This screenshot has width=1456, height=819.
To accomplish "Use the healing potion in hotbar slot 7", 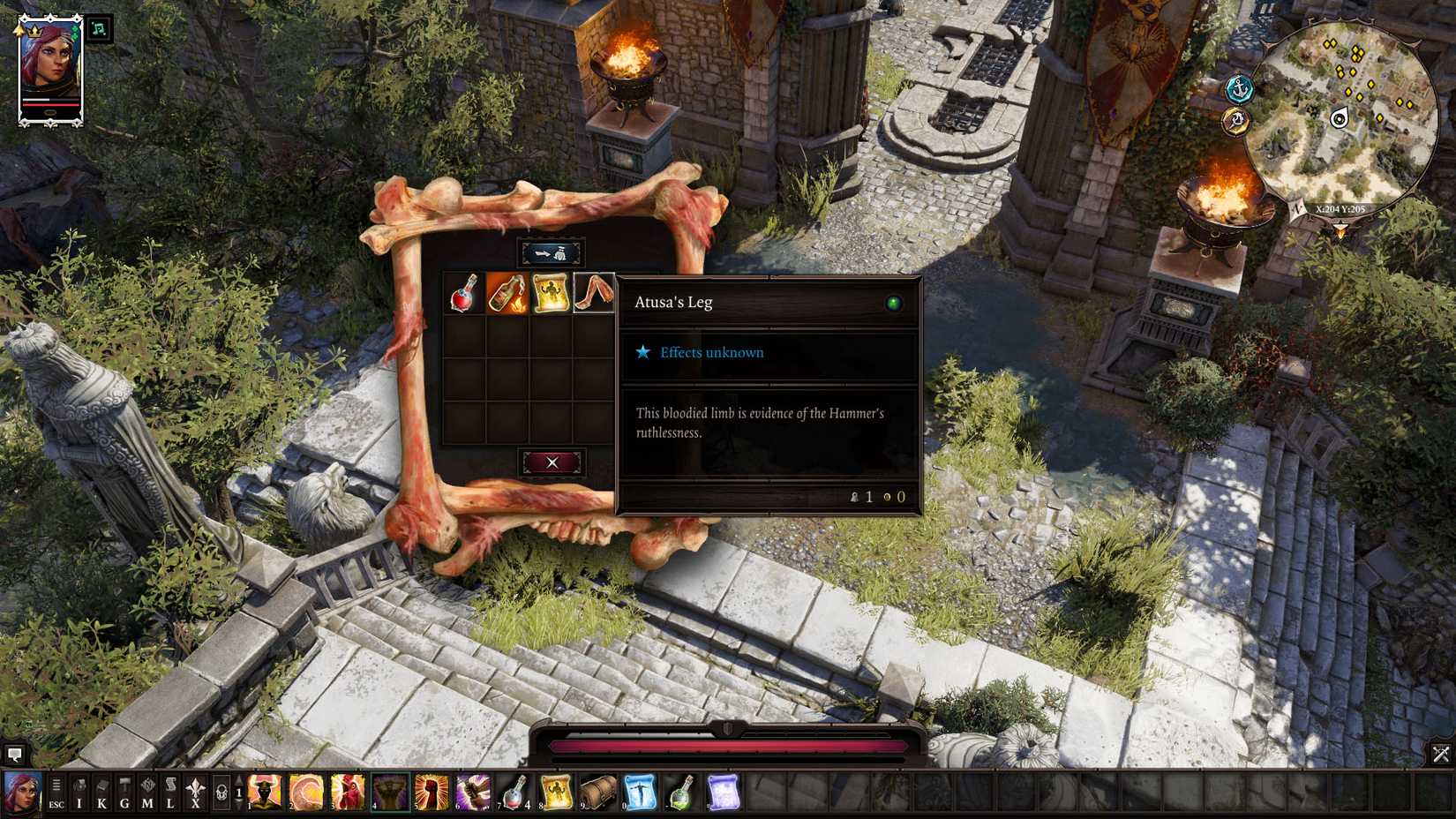I will point(514,794).
